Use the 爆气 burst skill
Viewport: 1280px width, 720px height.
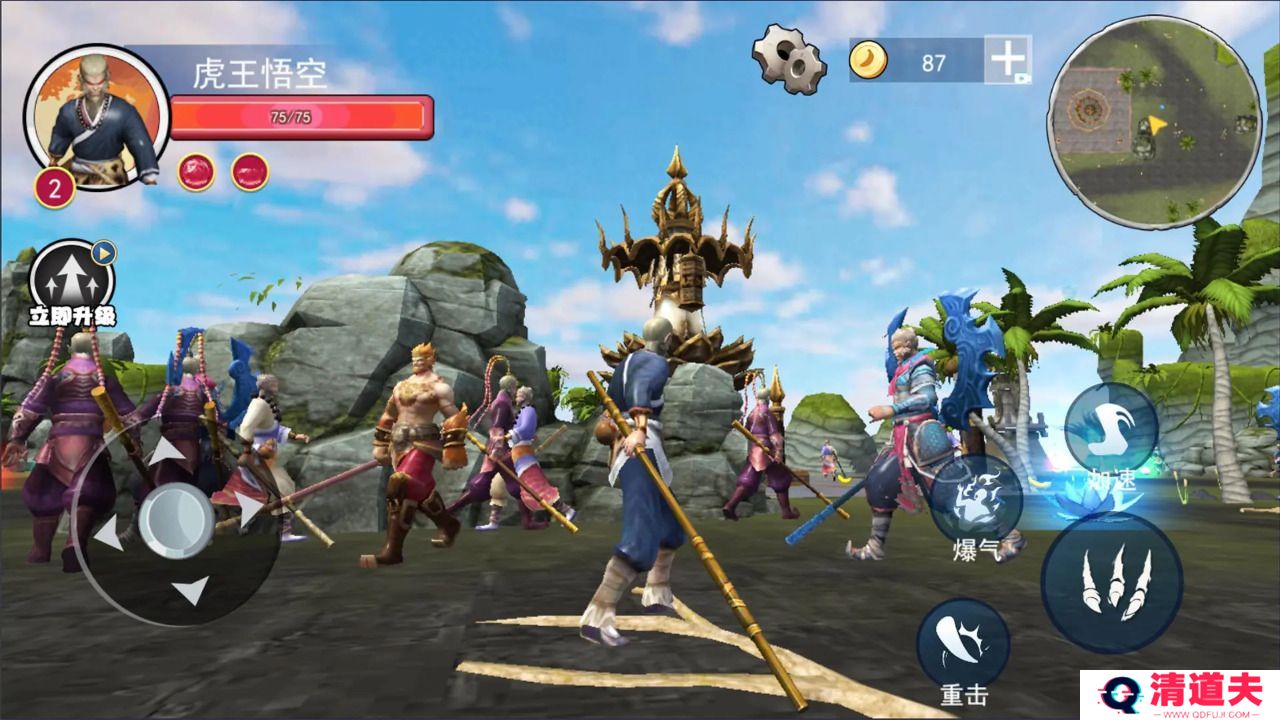click(x=976, y=500)
